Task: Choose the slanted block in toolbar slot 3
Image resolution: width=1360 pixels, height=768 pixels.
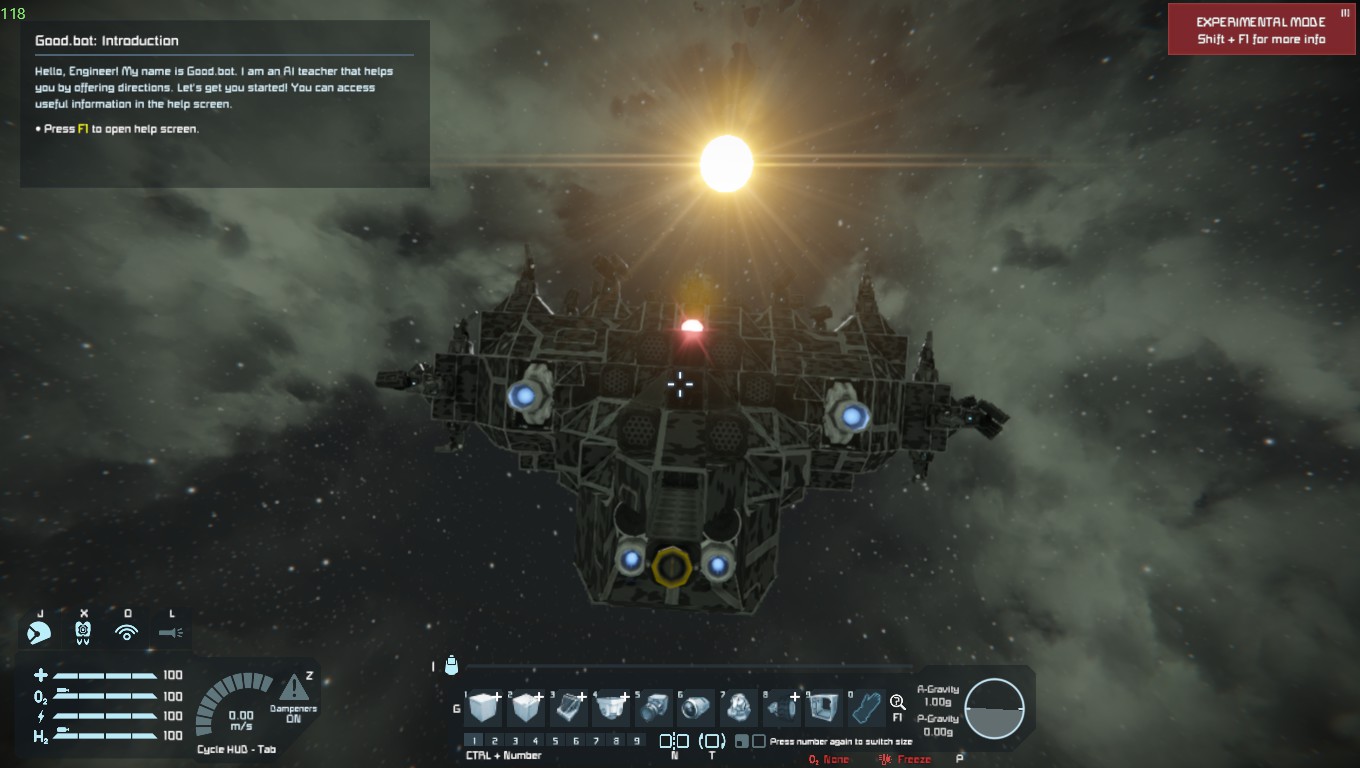Action: pyautogui.click(x=569, y=708)
